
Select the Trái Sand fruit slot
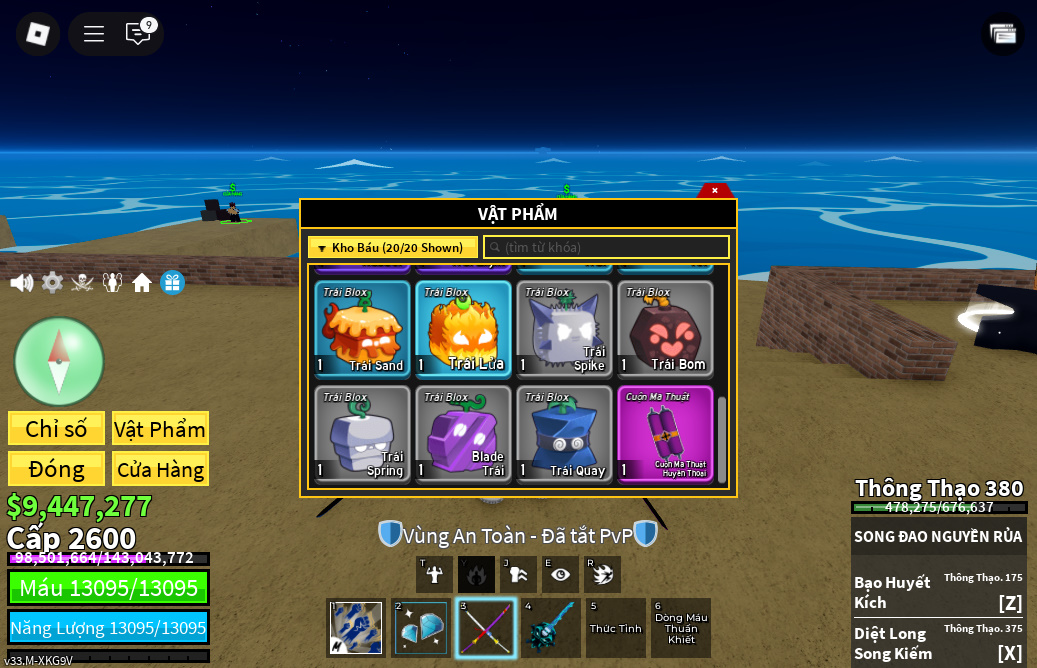[362, 329]
